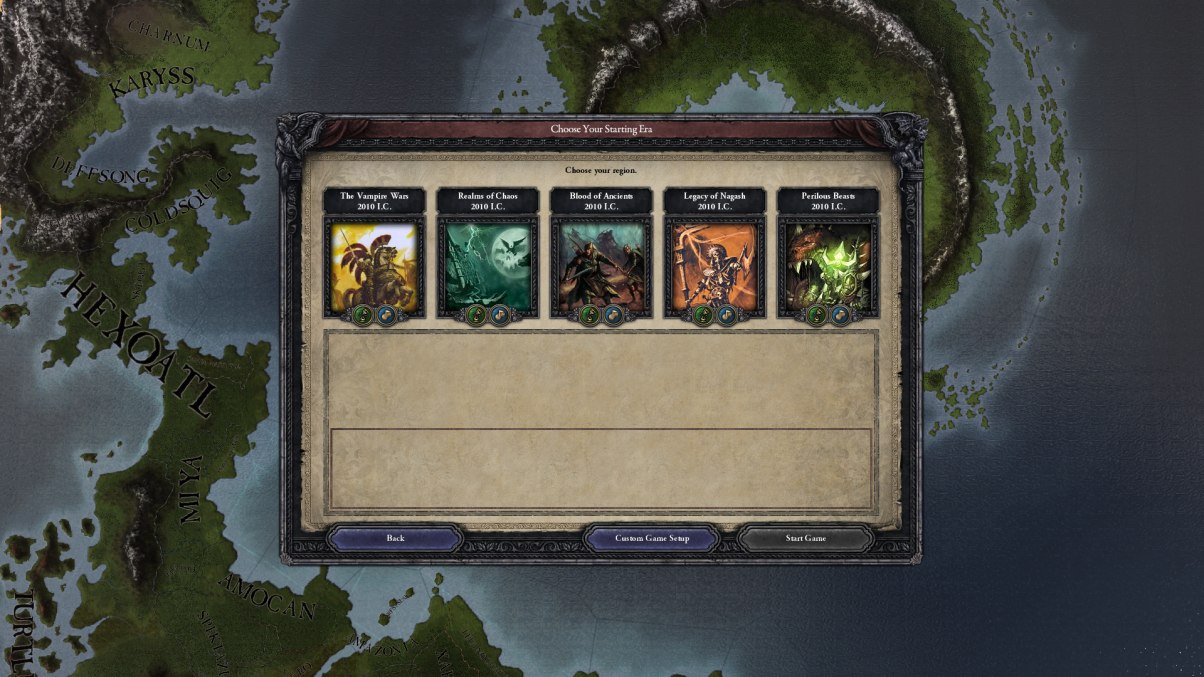Select The Vampire Wars starting era
The height and width of the screenshot is (677, 1204).
374,265
